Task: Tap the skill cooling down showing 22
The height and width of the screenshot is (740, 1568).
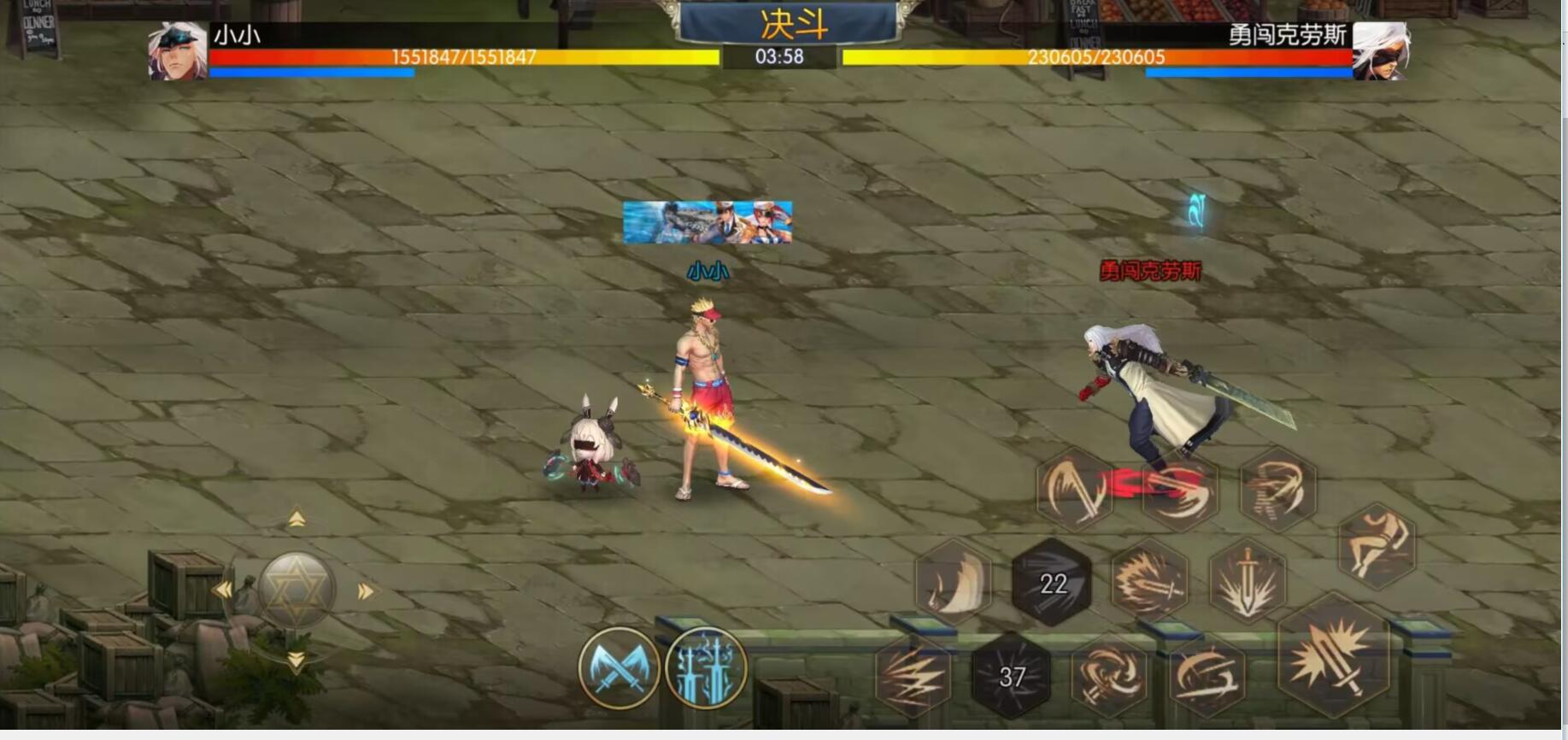Action: 1052,584
